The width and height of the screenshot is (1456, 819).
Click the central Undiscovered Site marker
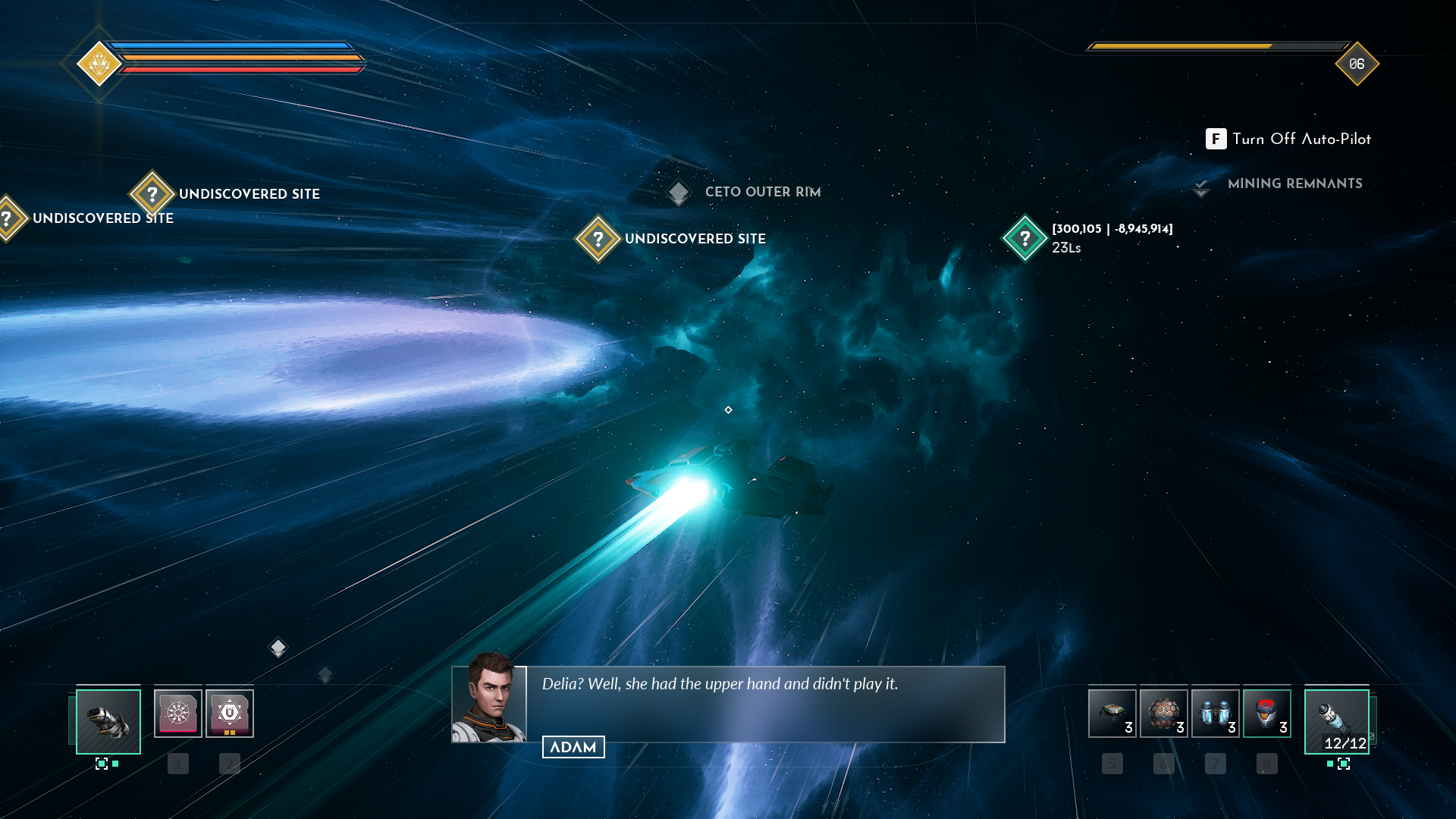click(x=598, y=238)
